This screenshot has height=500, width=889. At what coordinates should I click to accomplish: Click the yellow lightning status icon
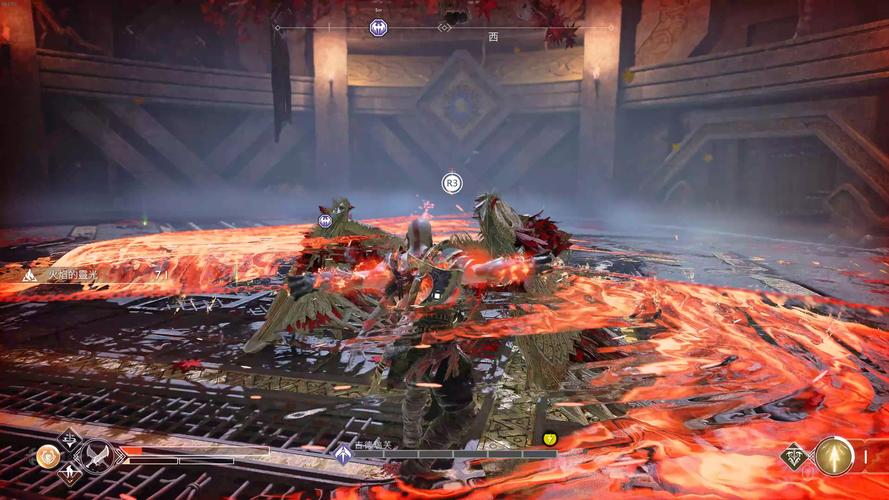(x=549, y=439)
